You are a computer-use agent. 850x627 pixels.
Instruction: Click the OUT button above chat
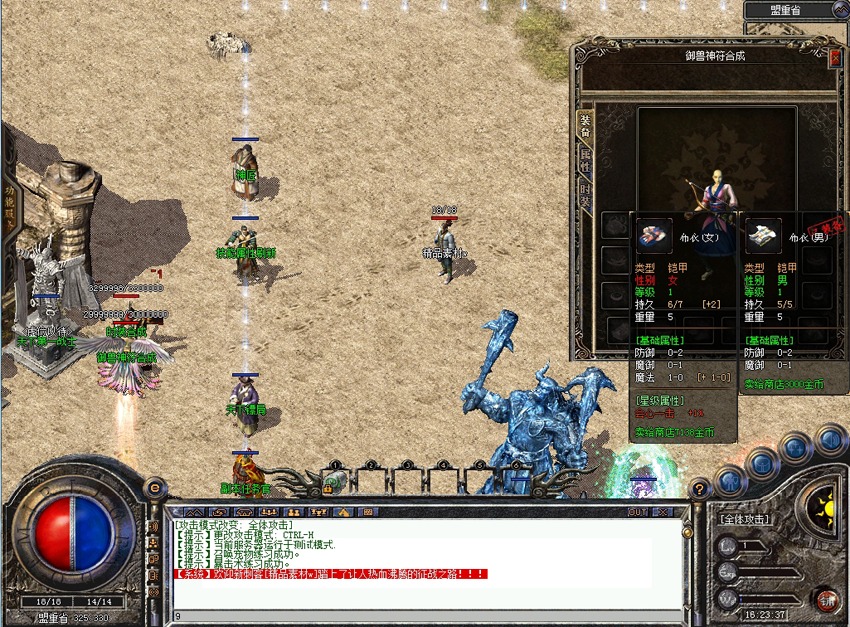pyautogui.click(x=637, y=511)
